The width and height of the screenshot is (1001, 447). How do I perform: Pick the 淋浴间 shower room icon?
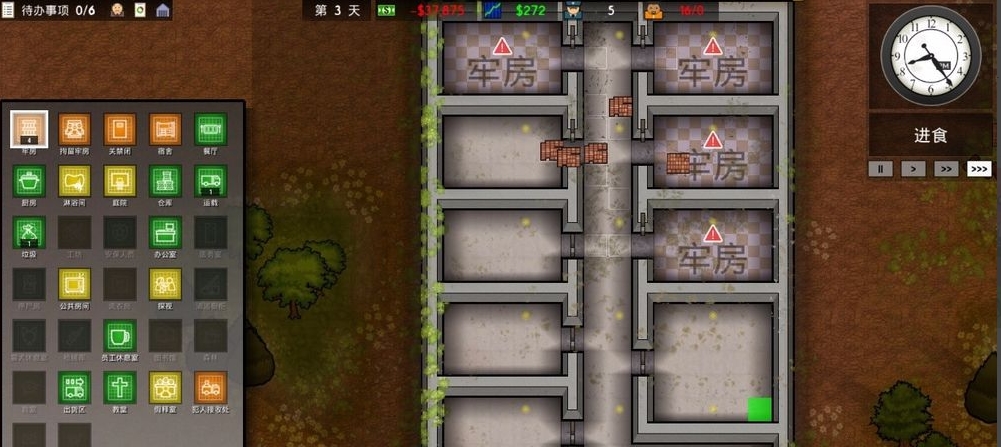click(75, 181)
